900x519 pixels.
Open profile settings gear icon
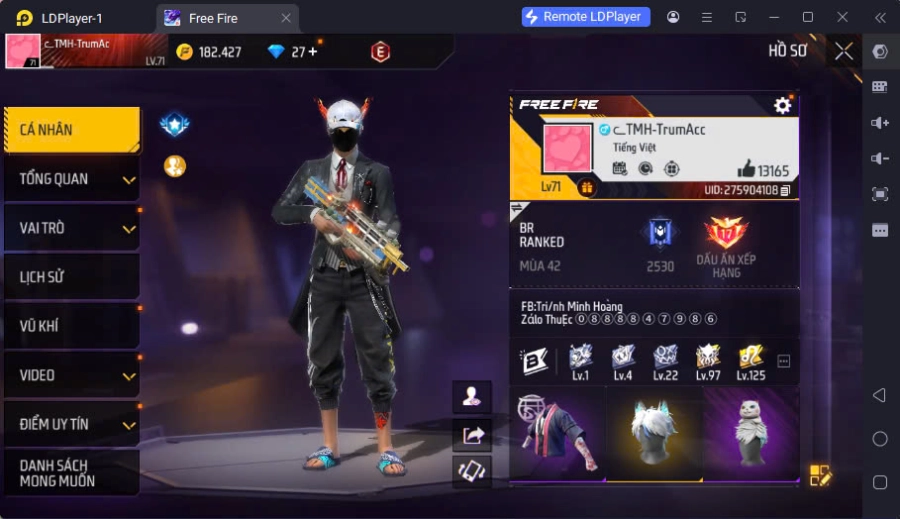782,105
